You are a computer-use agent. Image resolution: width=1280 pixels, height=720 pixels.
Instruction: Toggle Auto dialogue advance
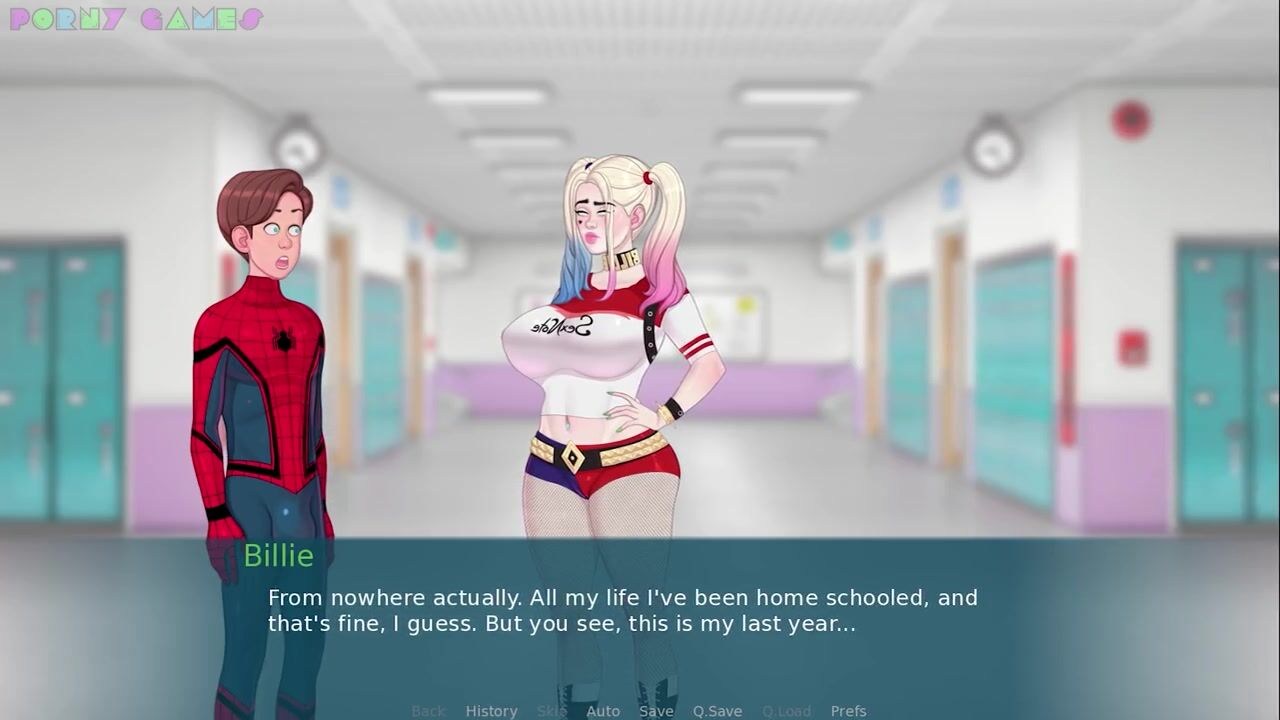click(x=603, y=711)
